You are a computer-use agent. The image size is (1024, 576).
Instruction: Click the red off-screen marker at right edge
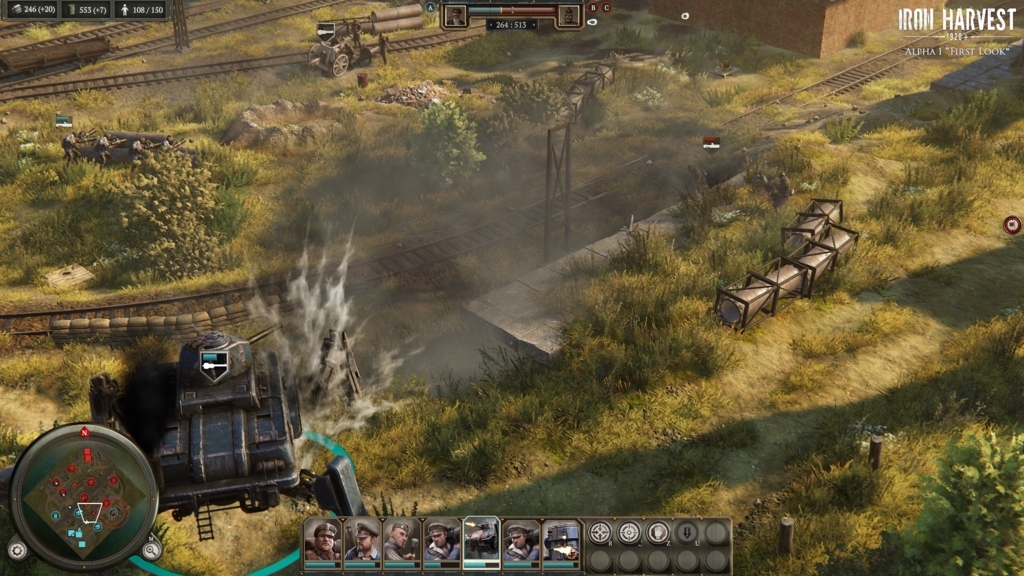(1012, 225)
